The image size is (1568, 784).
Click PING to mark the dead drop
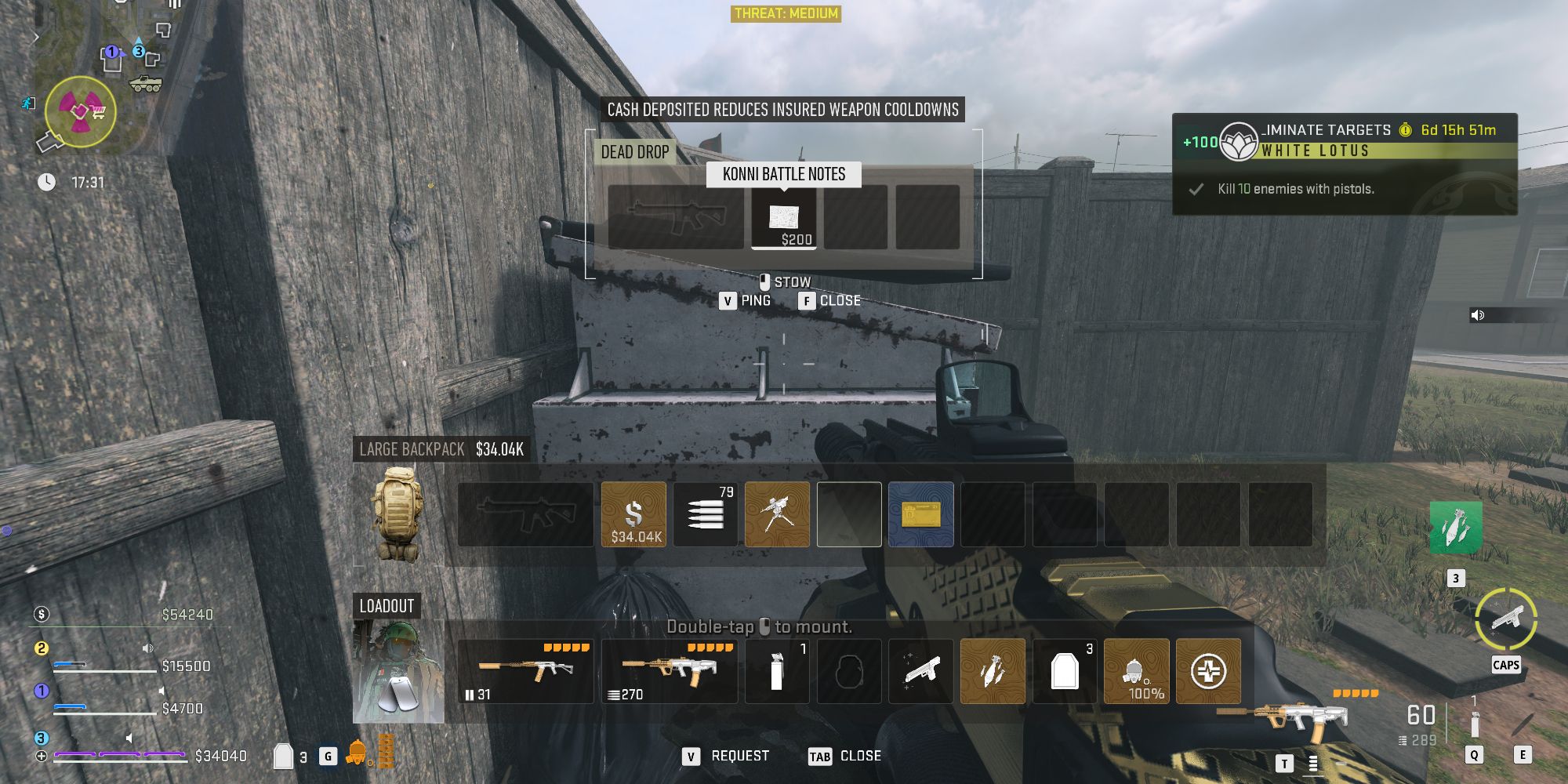(x=745, y=299)
